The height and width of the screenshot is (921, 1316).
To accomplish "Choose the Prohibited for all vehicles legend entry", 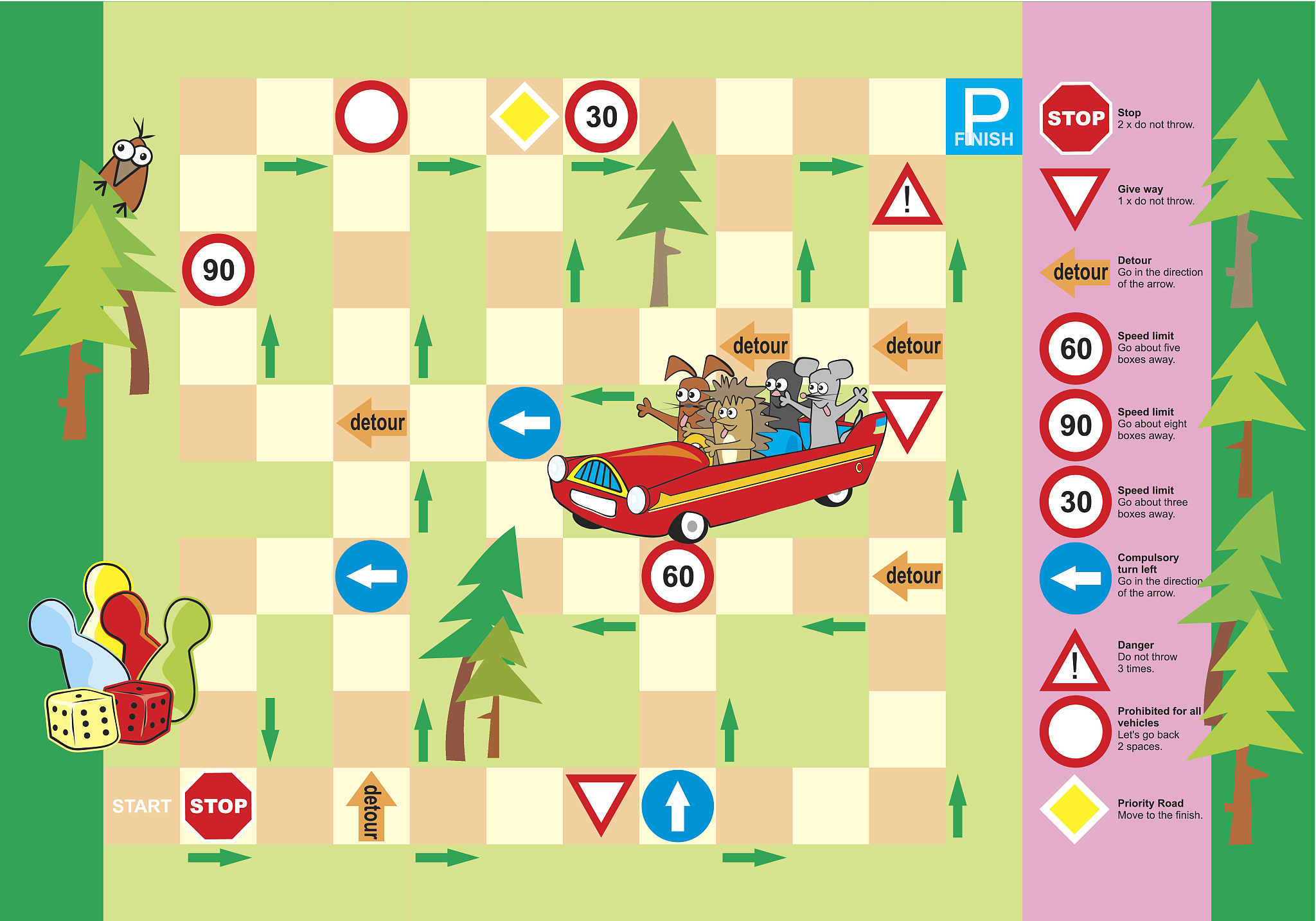I will pyautogui.click(x=1121, y=729).
